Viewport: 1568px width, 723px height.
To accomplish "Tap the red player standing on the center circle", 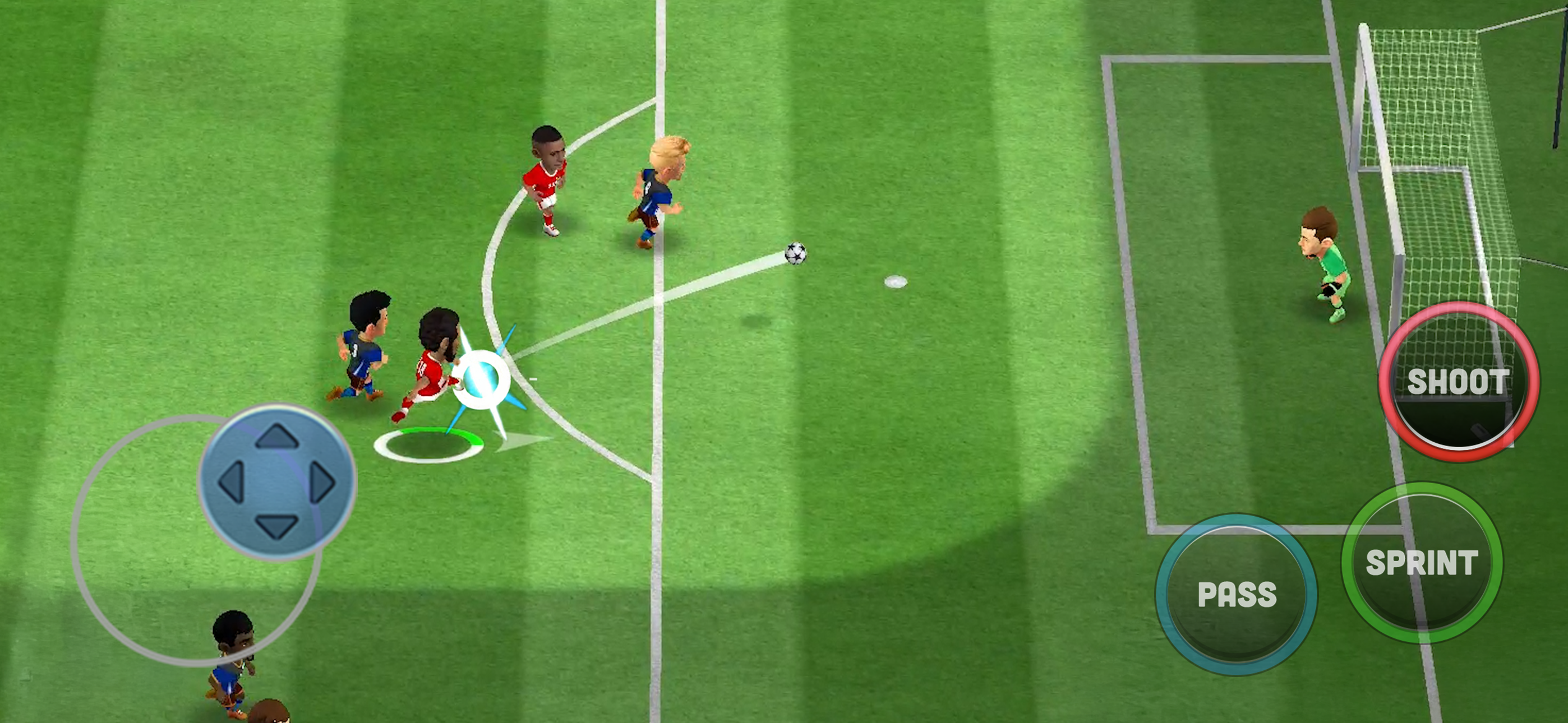I will click(547, 177).
